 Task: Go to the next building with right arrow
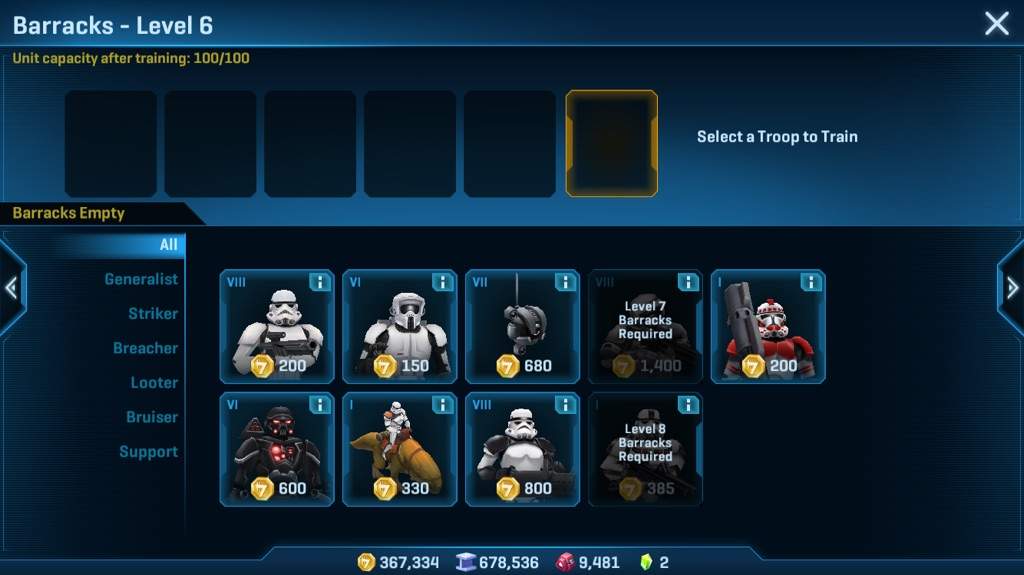click(x=1012, y=288)
